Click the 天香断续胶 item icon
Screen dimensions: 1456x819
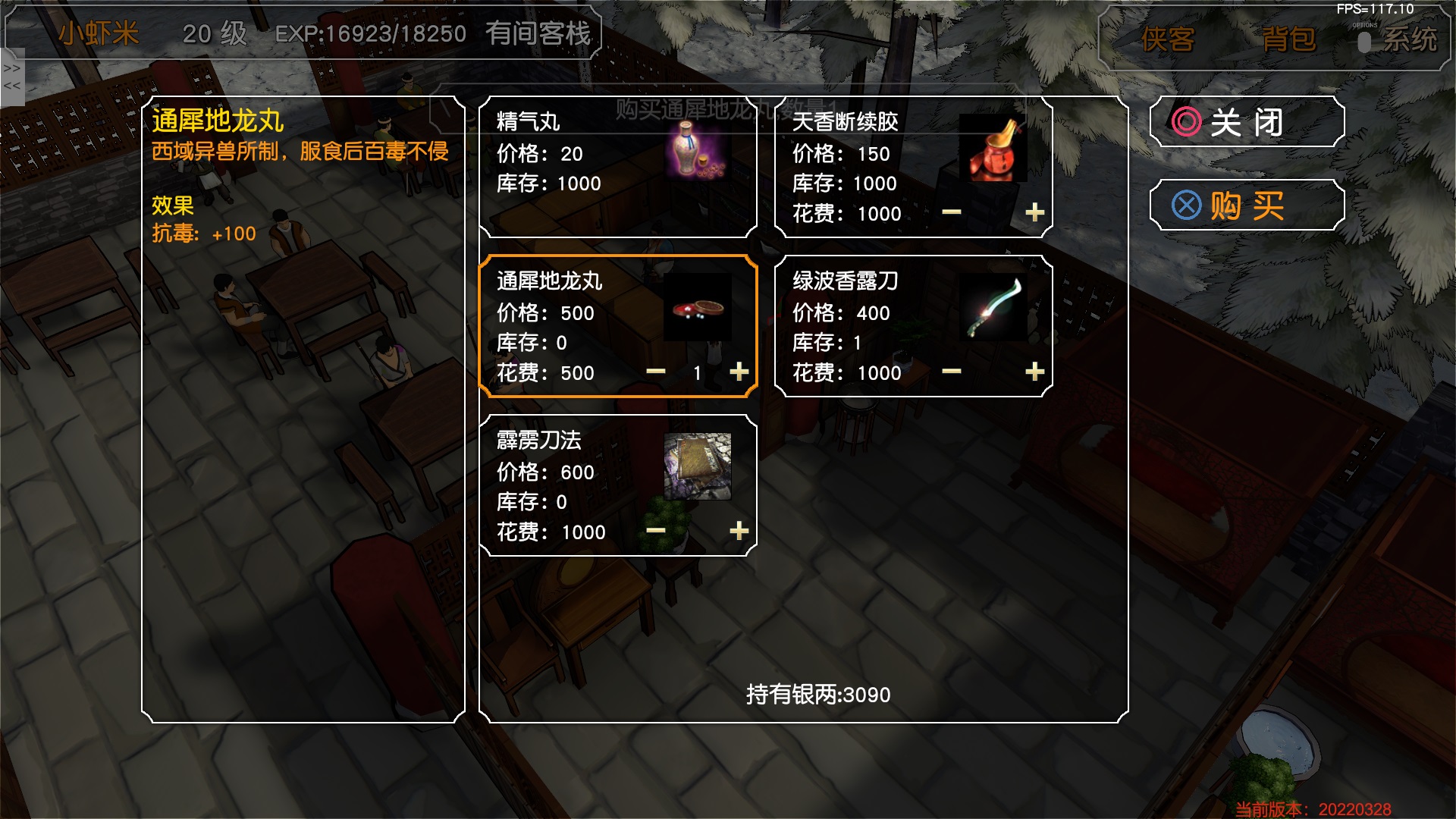tap(993, 148)
